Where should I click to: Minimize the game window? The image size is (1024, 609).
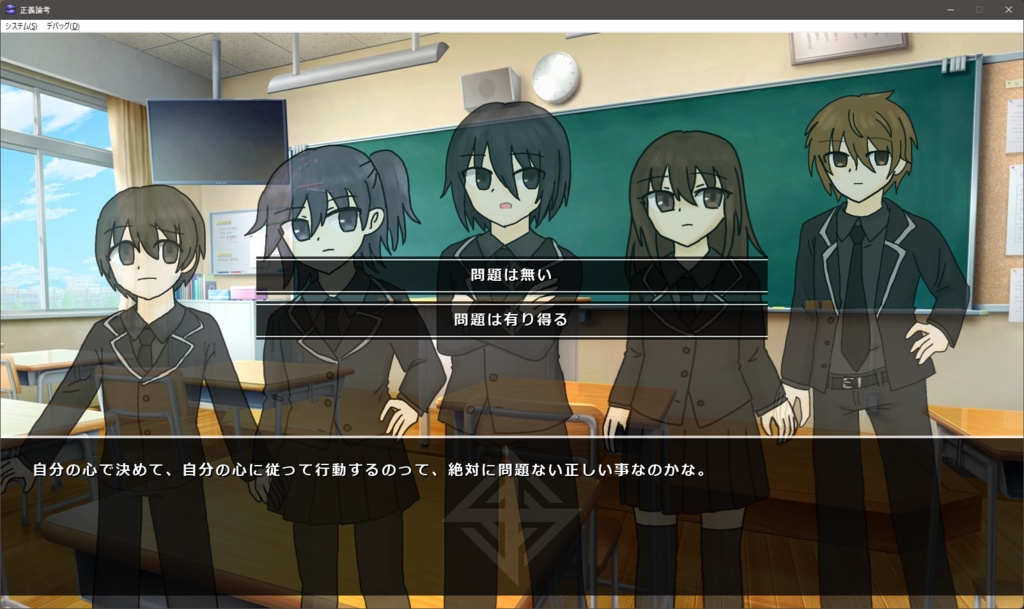(x=950, y=9)
